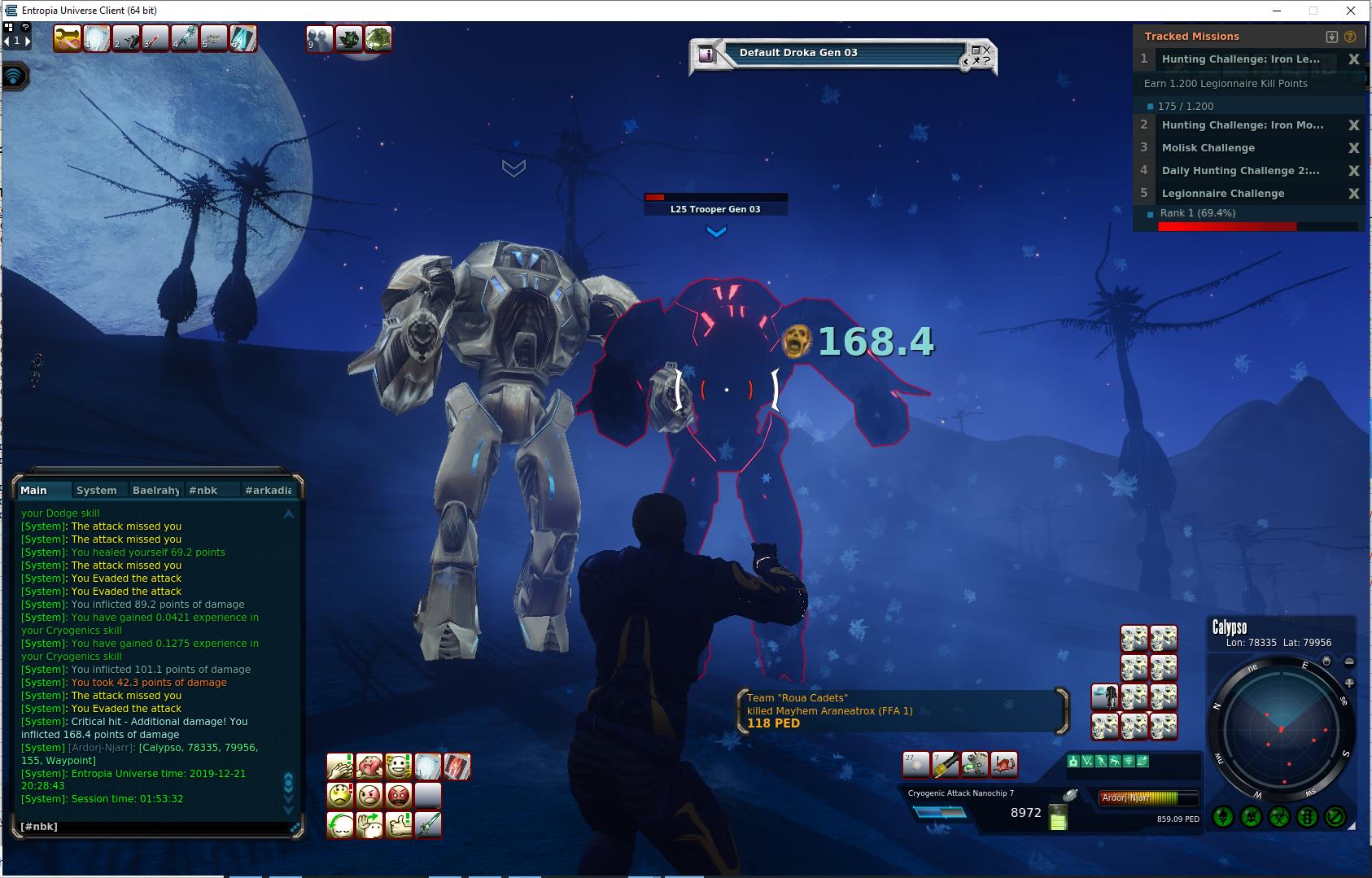Image resolution: width=1372 pixels, height=878 pixels.
Task: Select the Legionnaire Challenge mission entry
Action: coord(1222,194)
